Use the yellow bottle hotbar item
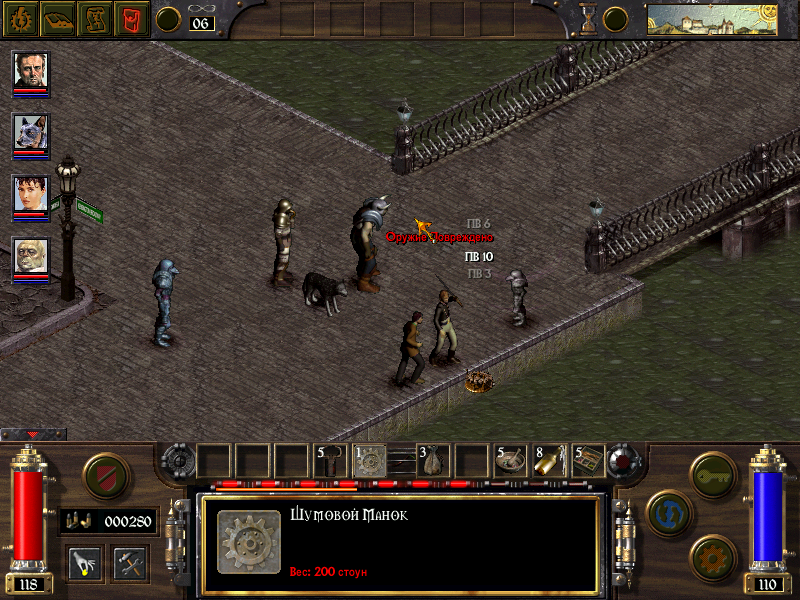This screenshot has width=800, height=600. 550,459
